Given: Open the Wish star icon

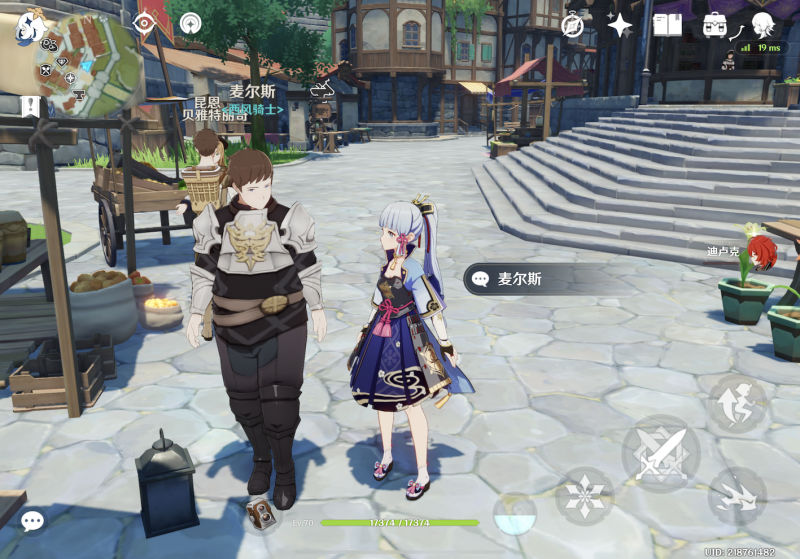Looking at the screenshot, I should pos(620,25).
